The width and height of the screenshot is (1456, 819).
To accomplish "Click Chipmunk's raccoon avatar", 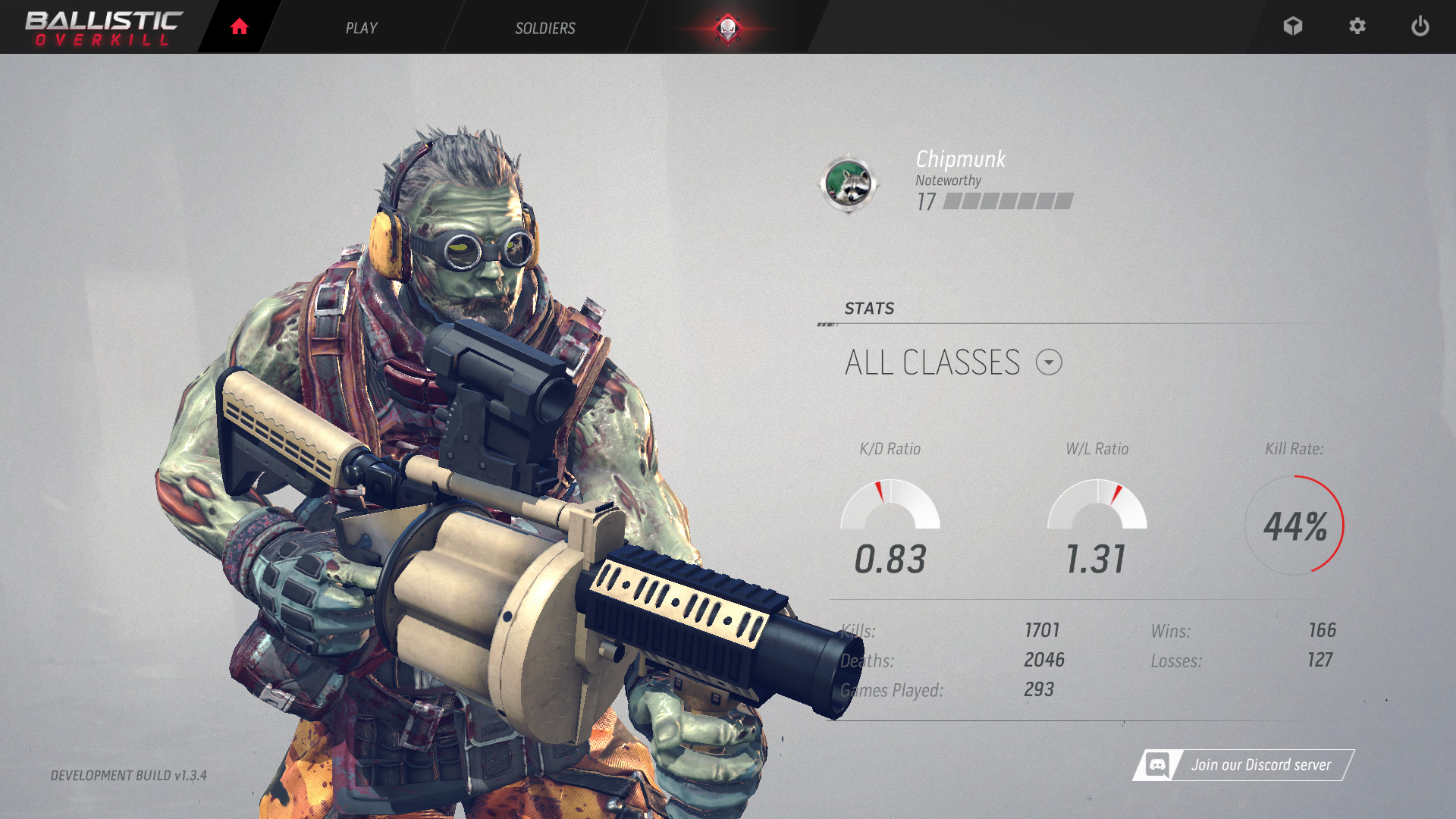I will [x=848, y=184].
